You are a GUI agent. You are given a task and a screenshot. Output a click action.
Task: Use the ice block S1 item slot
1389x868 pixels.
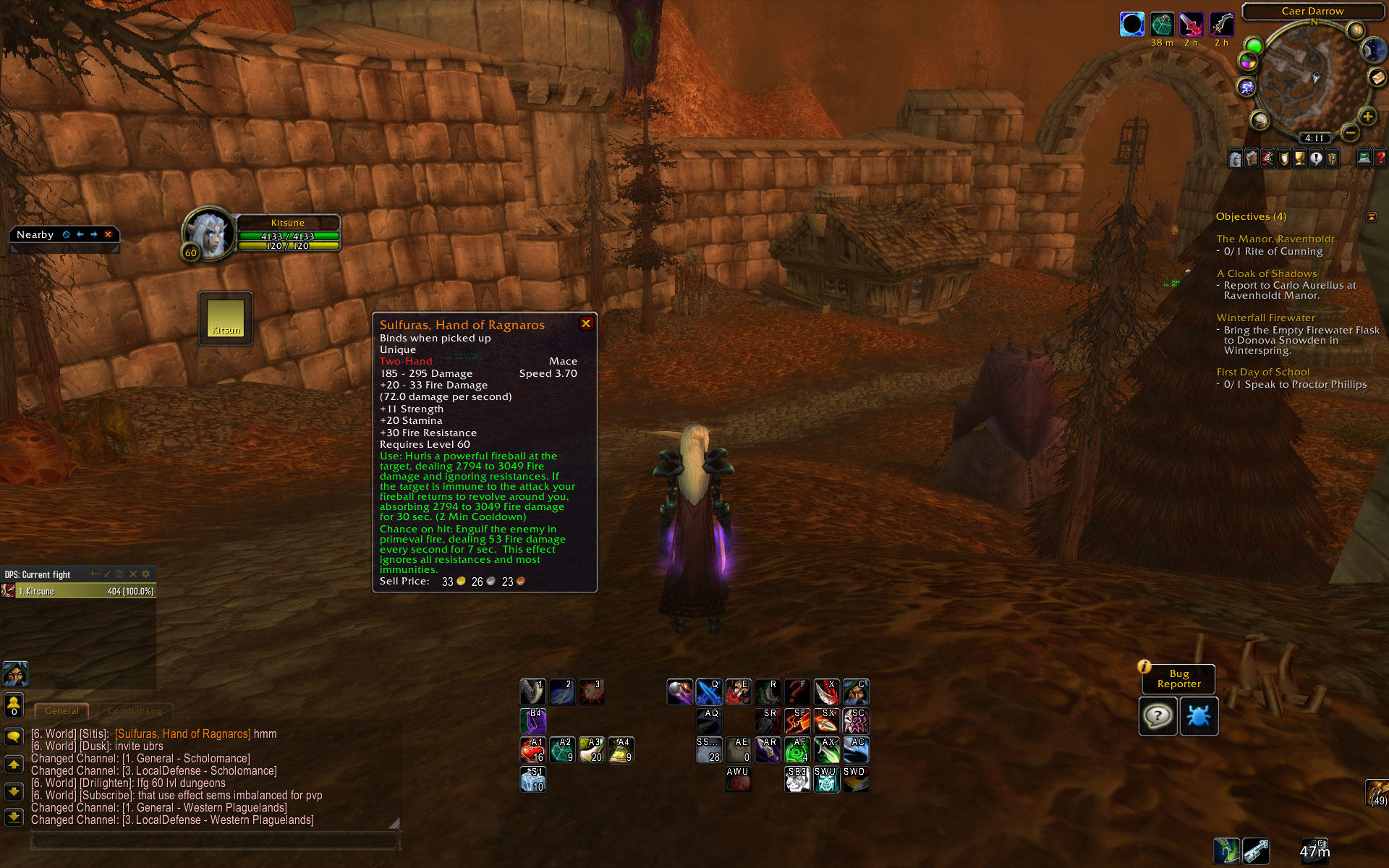click(x=532, y=779)
